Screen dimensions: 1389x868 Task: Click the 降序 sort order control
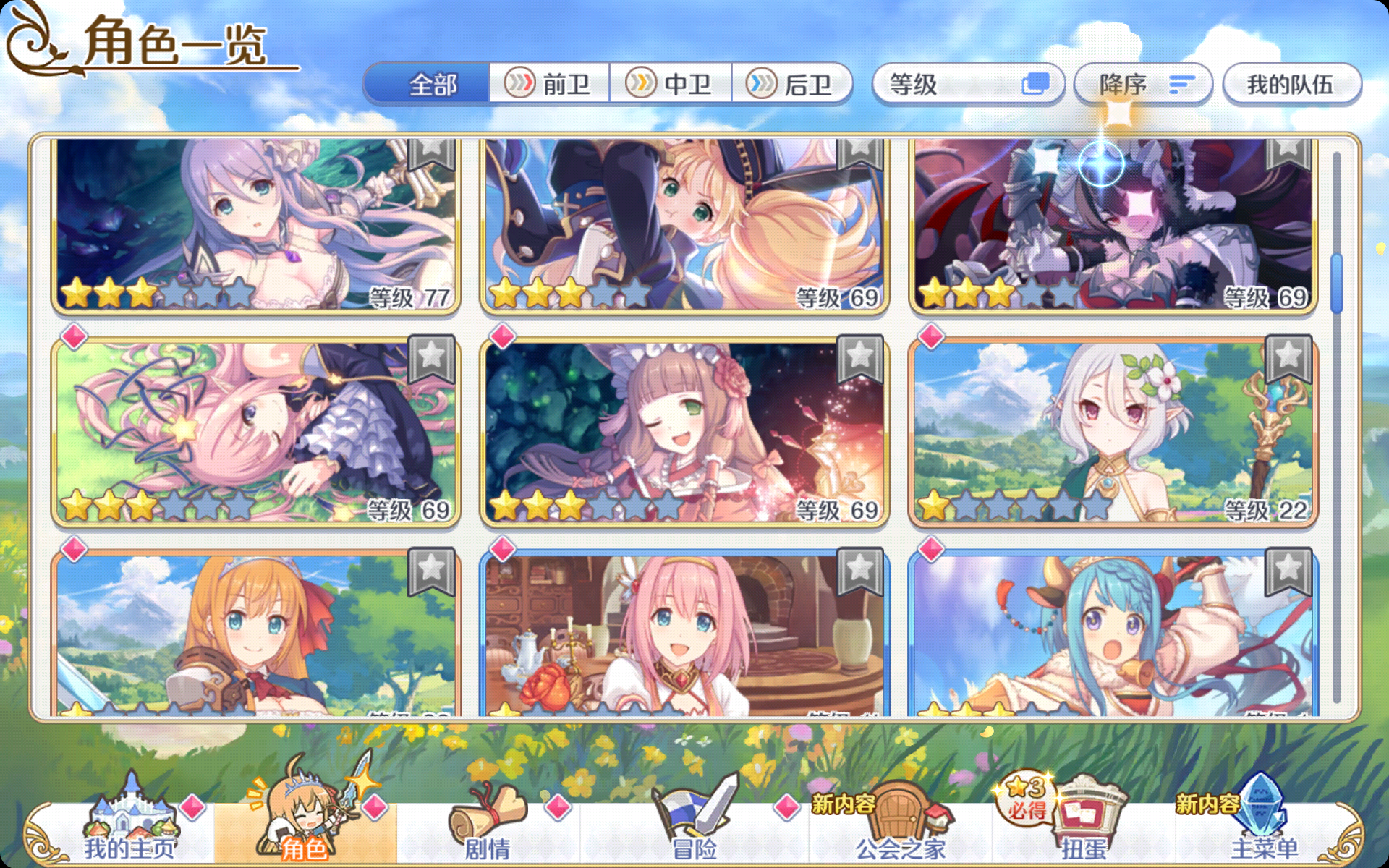coord(1142,83)
